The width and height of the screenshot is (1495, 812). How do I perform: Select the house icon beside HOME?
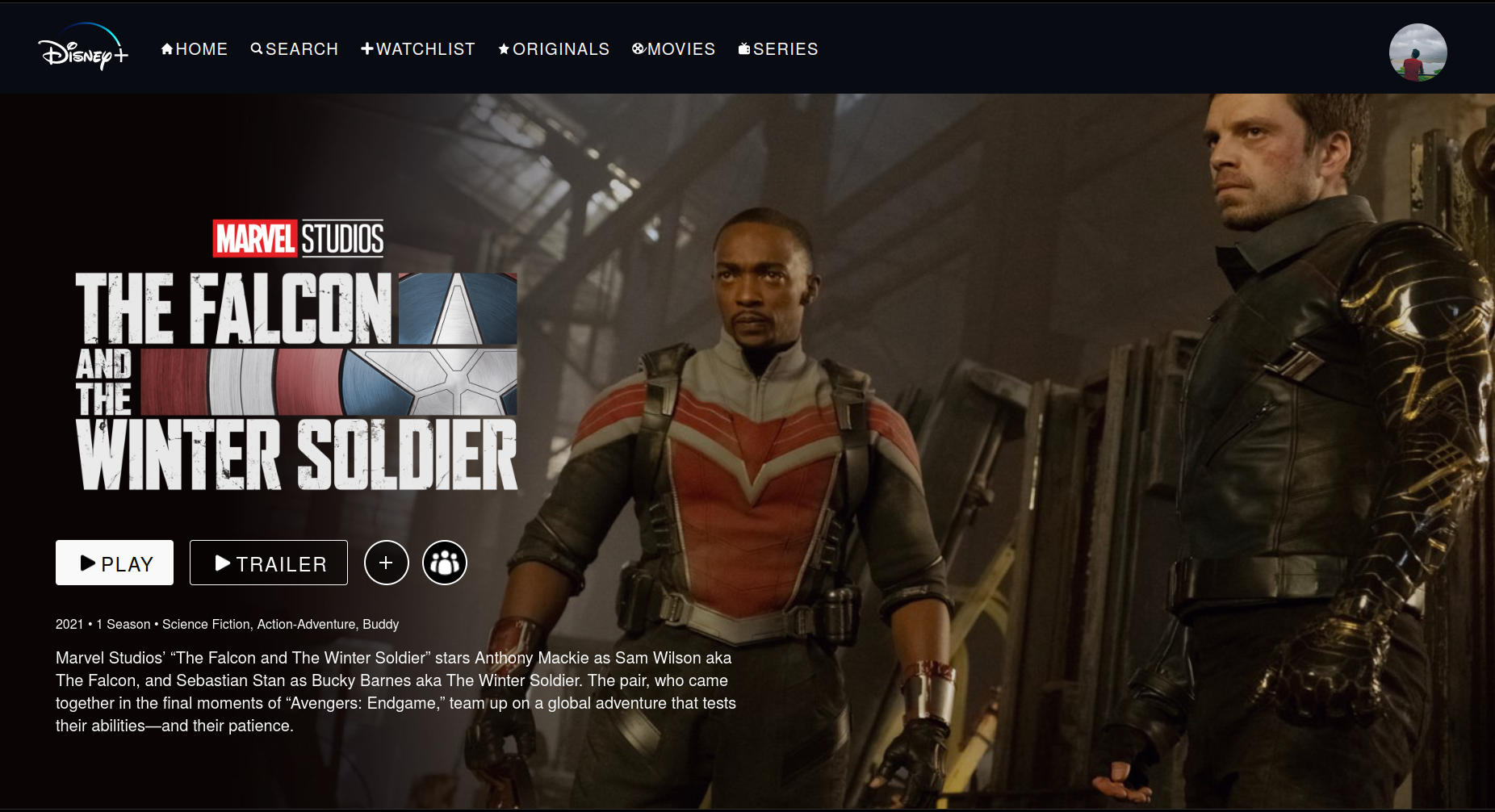[x=166, y=48]
